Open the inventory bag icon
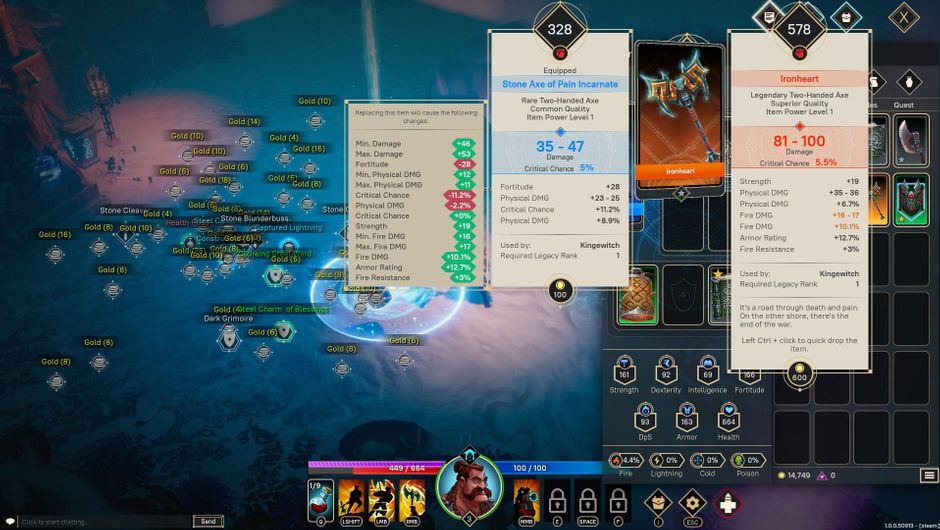 pos(656,501)
